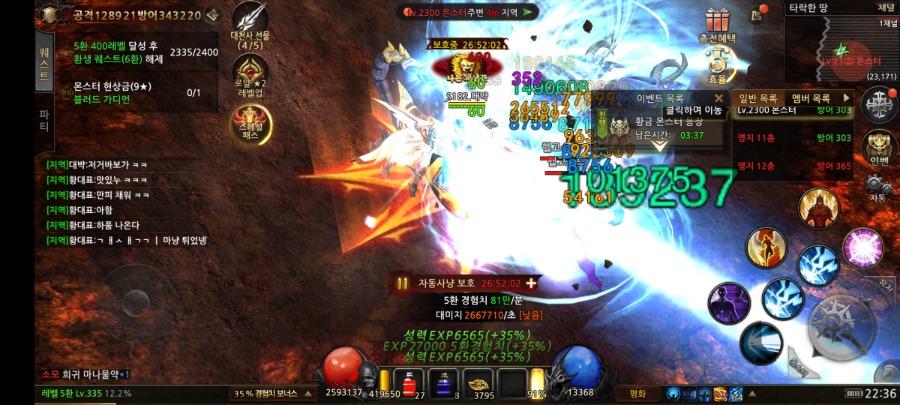Activate the fiery phoenix wings skill
This screenshot has width=900, height=405.
[x=766, y=248]
